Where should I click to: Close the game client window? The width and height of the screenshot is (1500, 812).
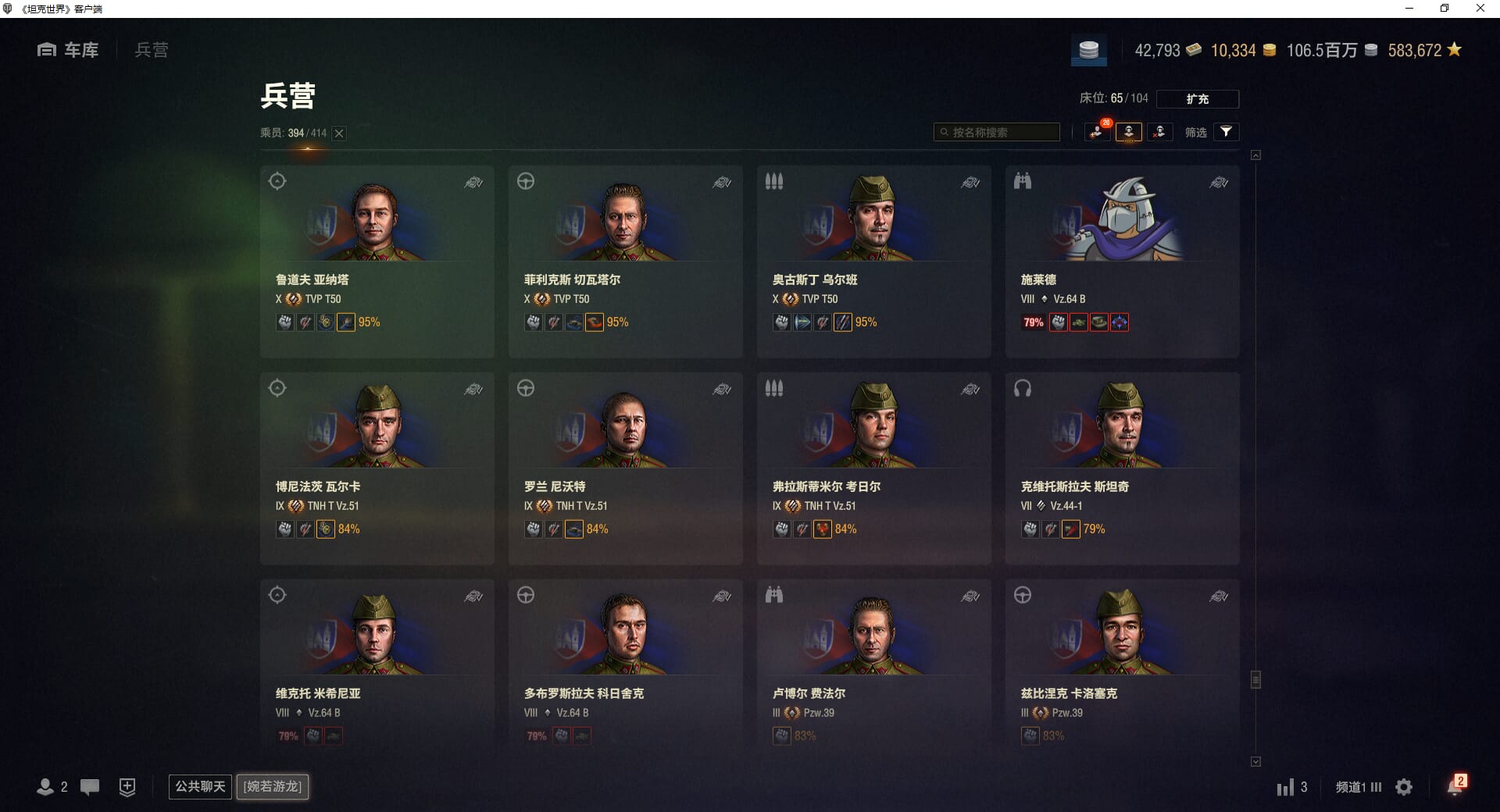1480,9
